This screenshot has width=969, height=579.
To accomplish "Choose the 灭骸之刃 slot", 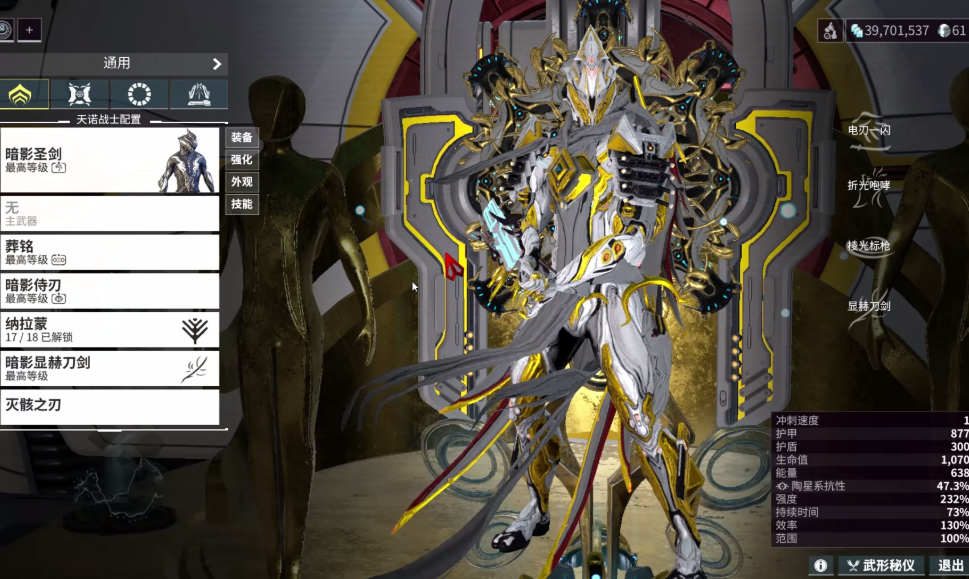I will 110,406.
